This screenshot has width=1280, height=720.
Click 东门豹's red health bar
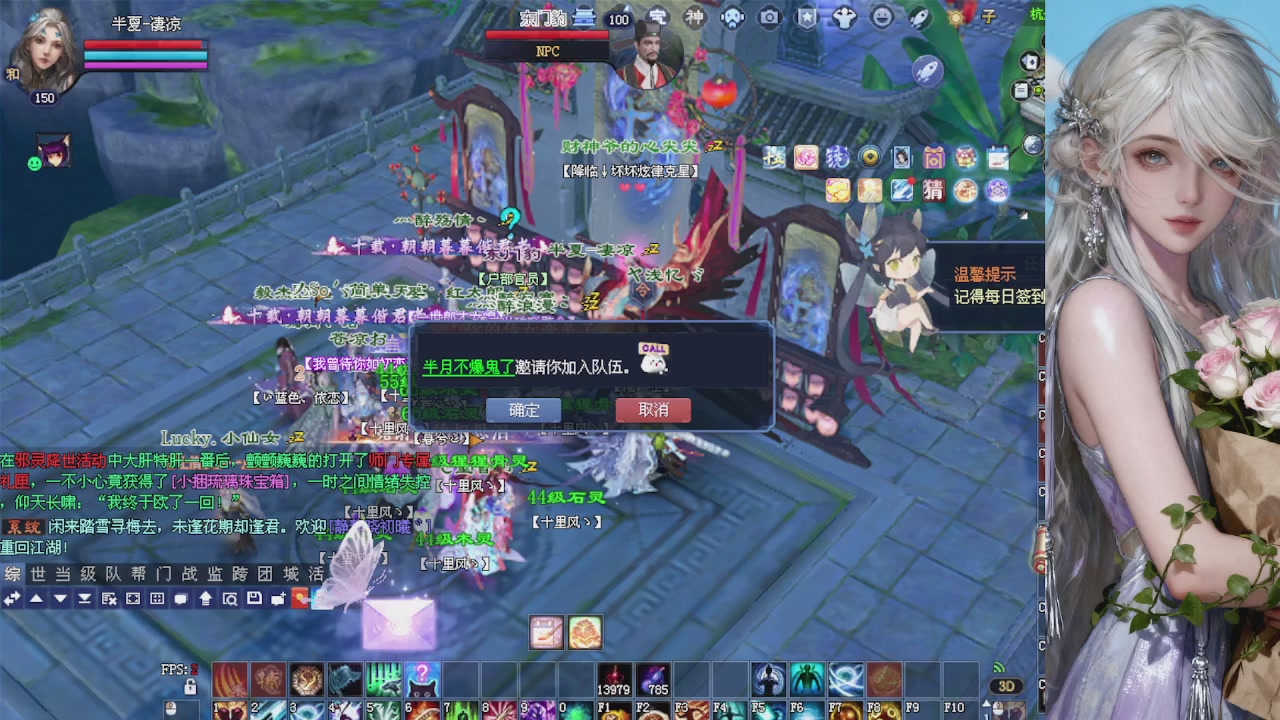coord(550,33)
